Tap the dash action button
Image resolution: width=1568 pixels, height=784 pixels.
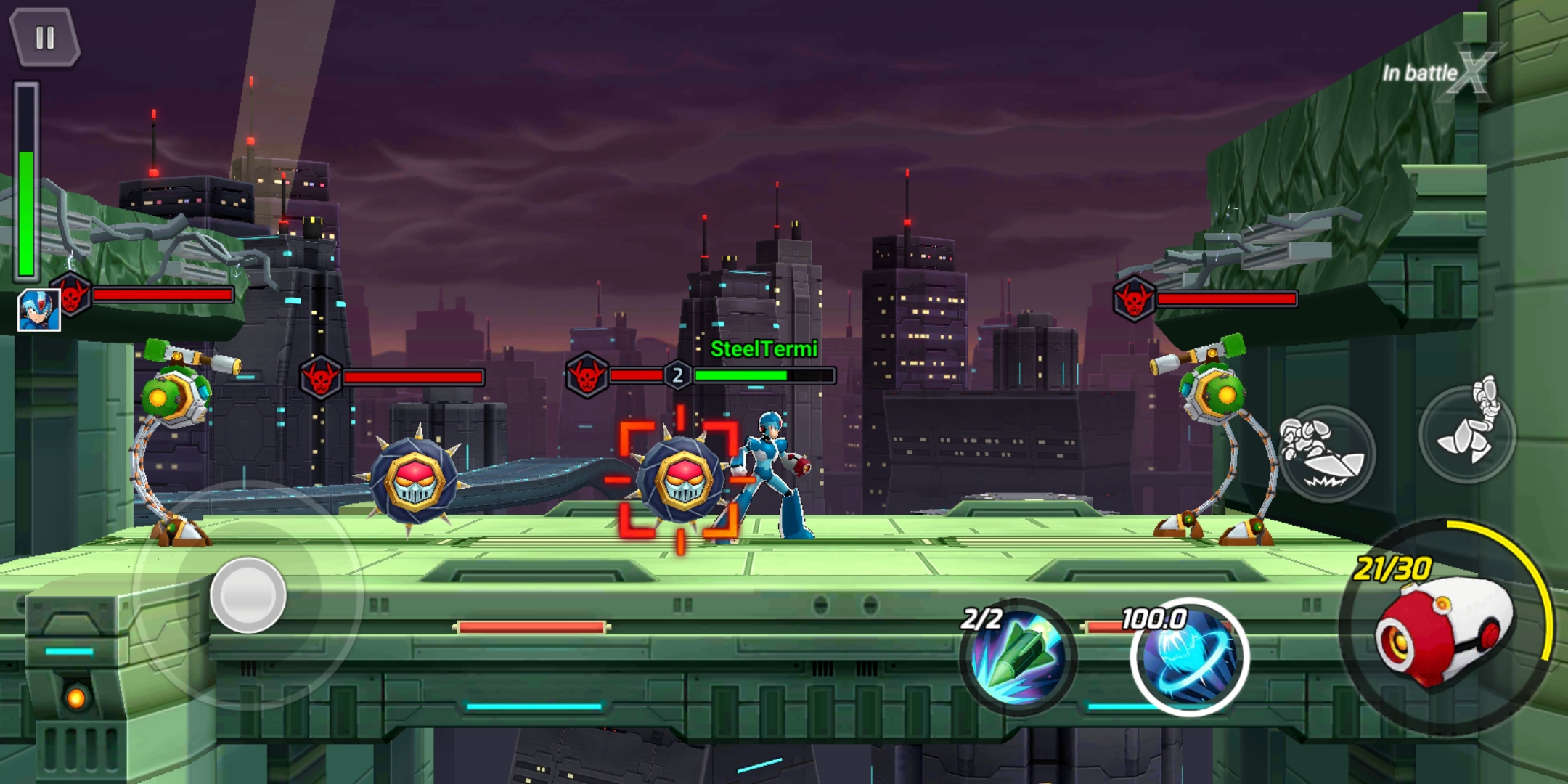pyautogui.click(x=1326, y=454)
